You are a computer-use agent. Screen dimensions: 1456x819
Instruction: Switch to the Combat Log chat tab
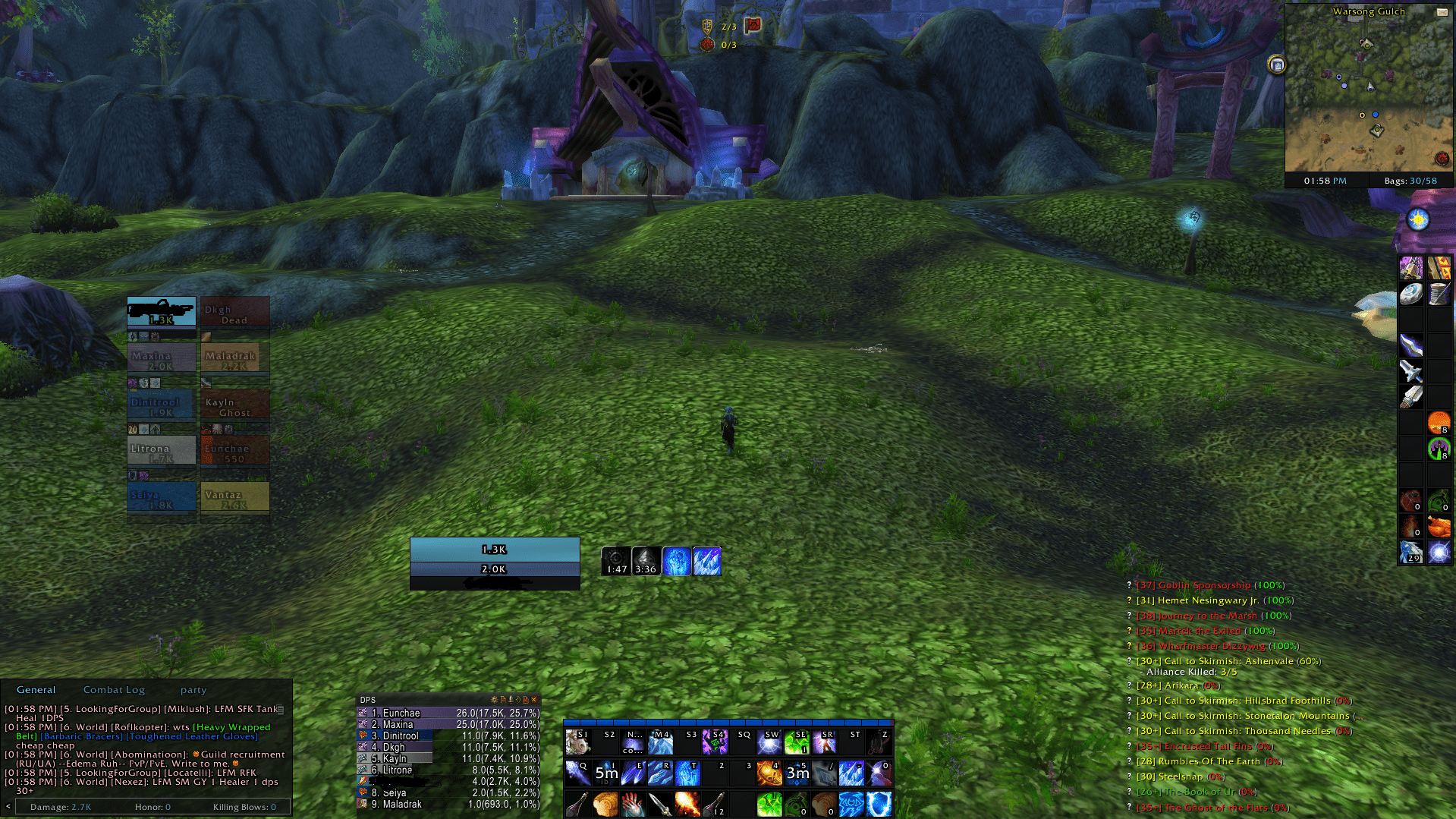pyautogui.click(x=114, y=690)
